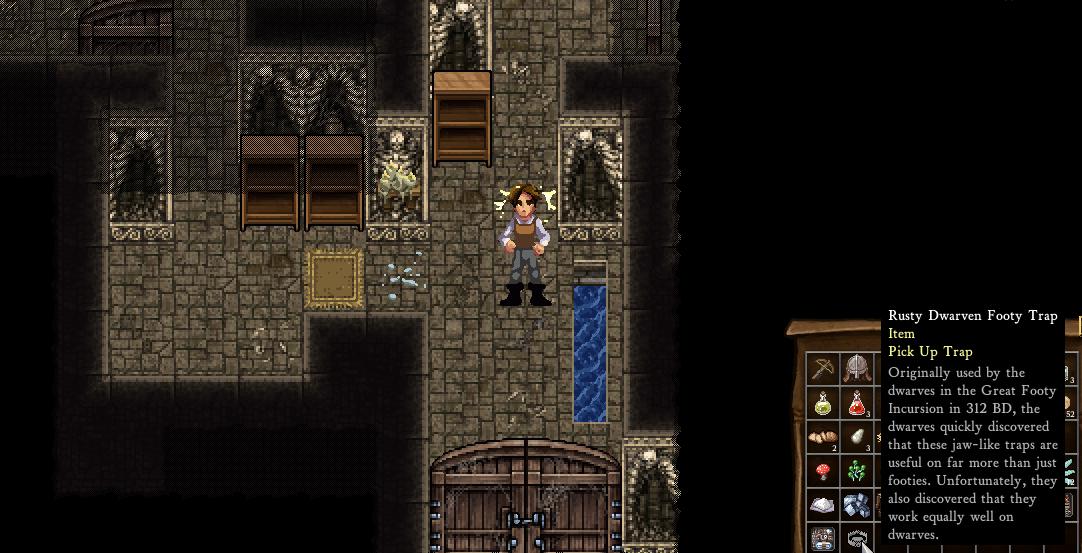
Task: Pick the yellow-green potion flask
Action: click(x=823, y=403)
